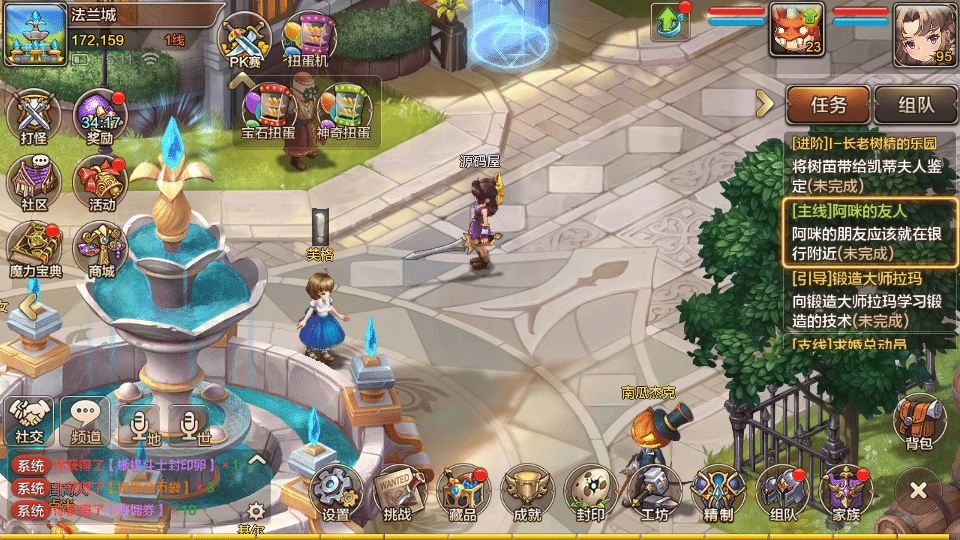
Task: Switch to the 组队 team tab
Action: click(x=914, y=104)
